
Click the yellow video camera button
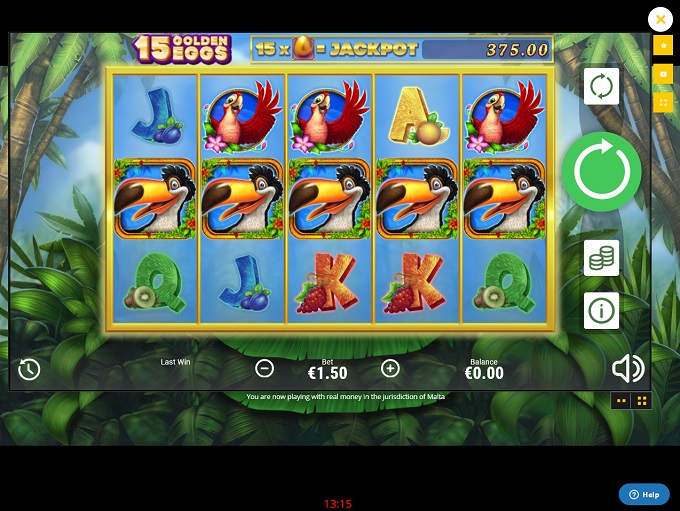click(x=662, y=74)
